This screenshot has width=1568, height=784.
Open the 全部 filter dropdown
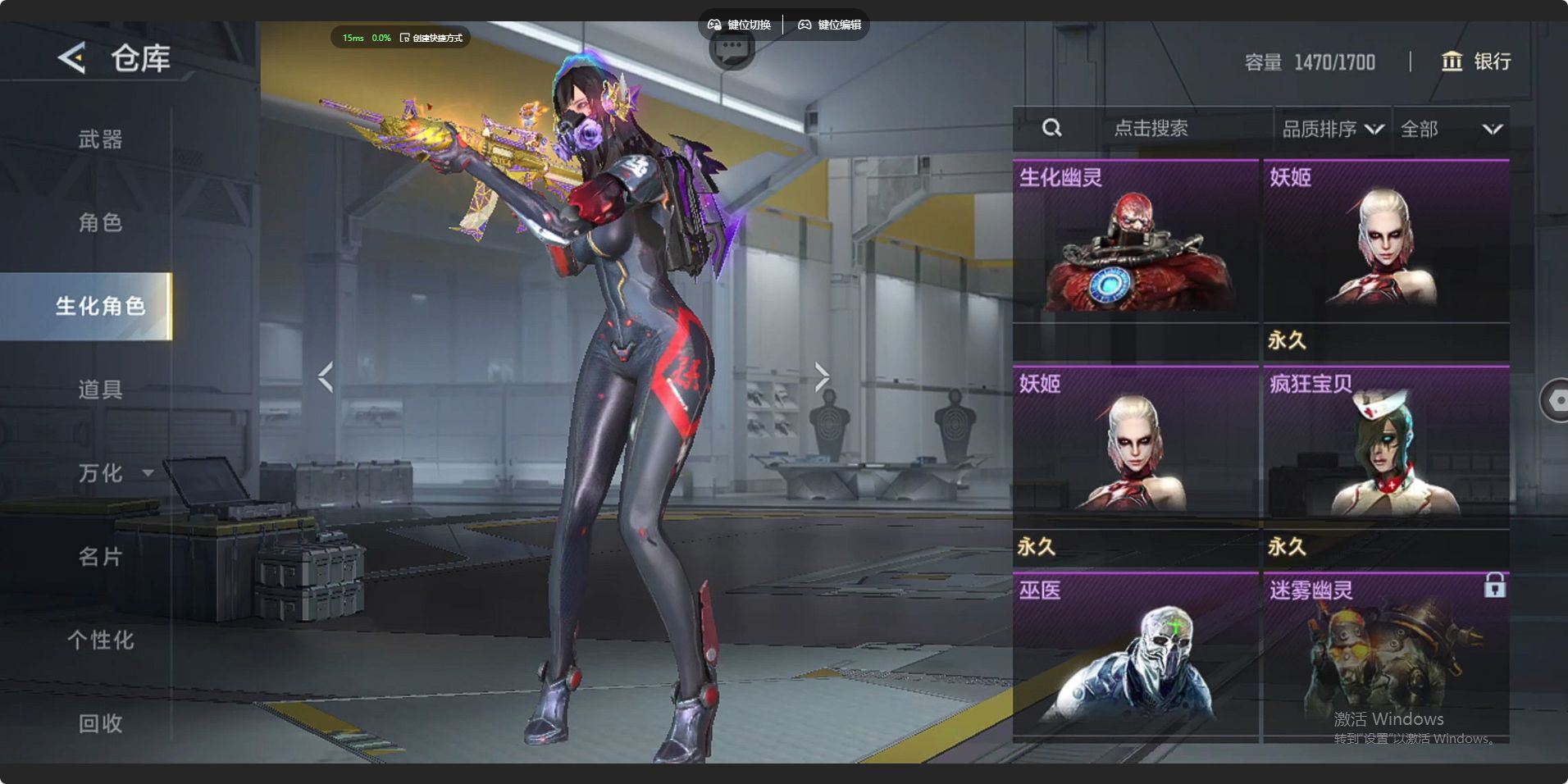tap(1451, 129)
